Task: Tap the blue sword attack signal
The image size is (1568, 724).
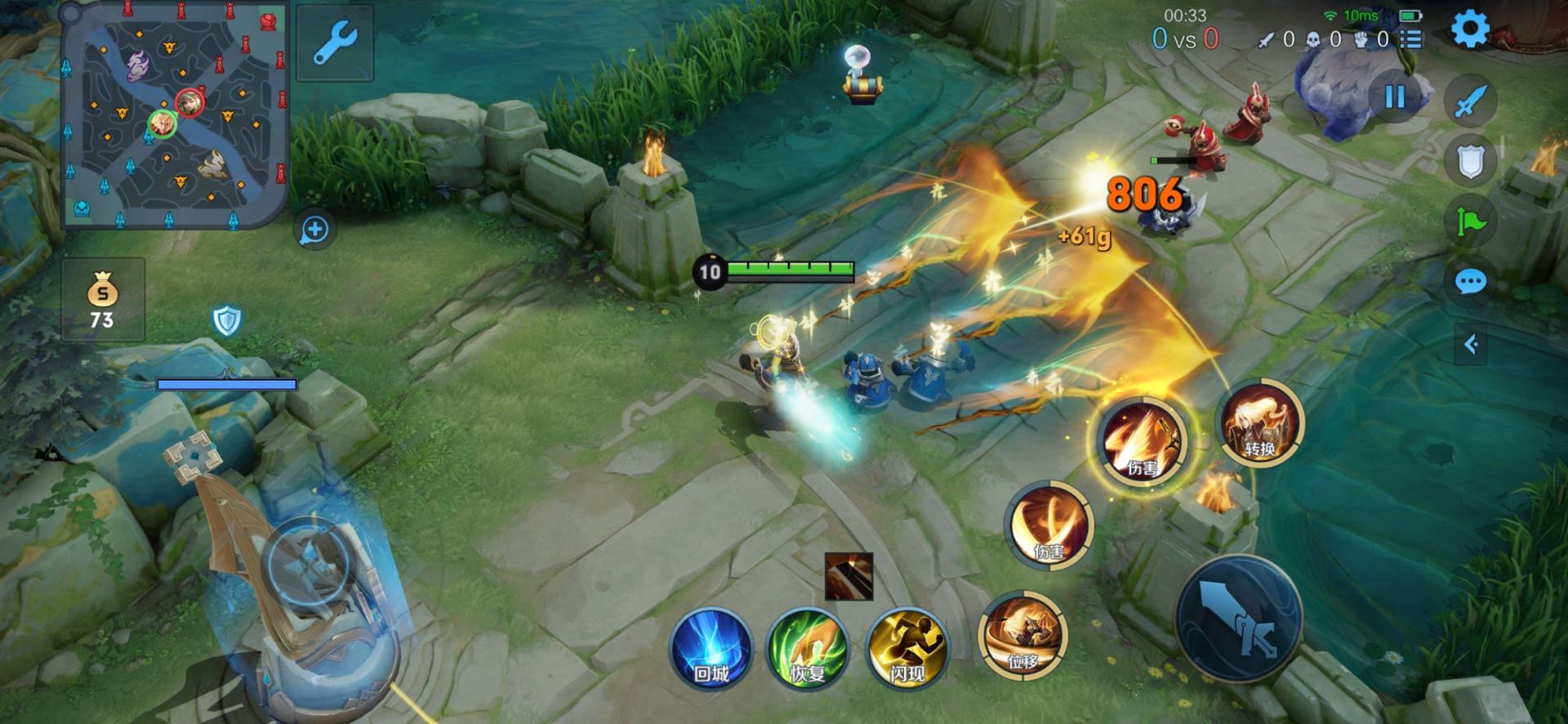Action: [x=1470, y=101]
